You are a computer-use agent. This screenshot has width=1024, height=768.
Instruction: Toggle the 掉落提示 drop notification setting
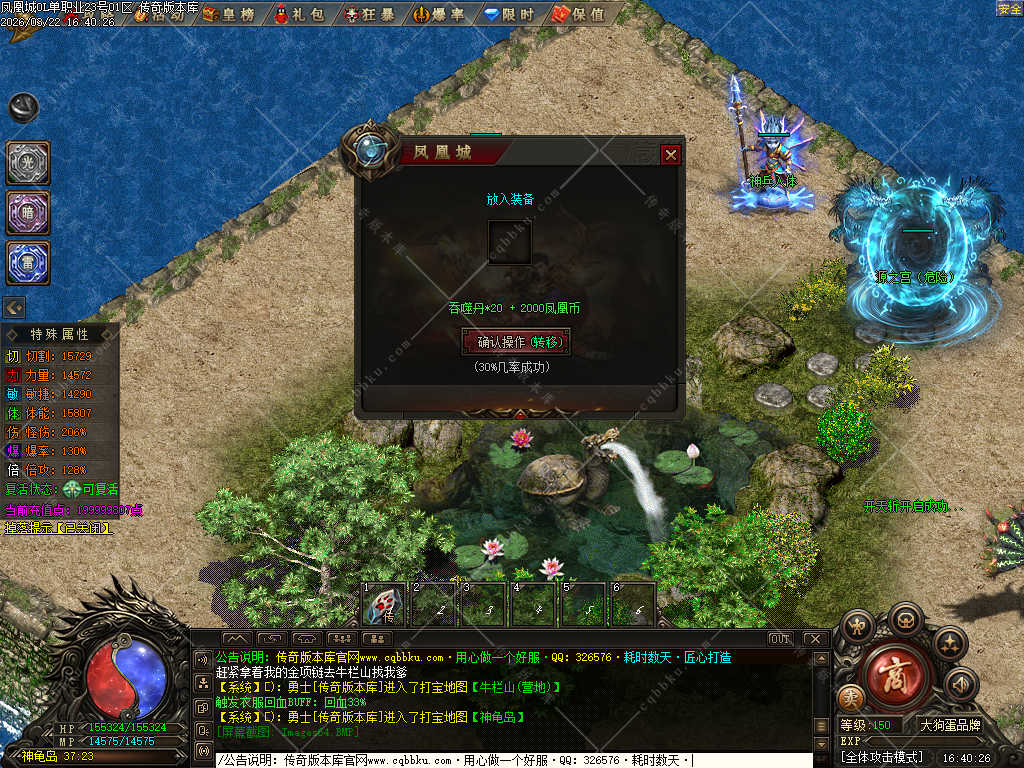click(58, 527)
